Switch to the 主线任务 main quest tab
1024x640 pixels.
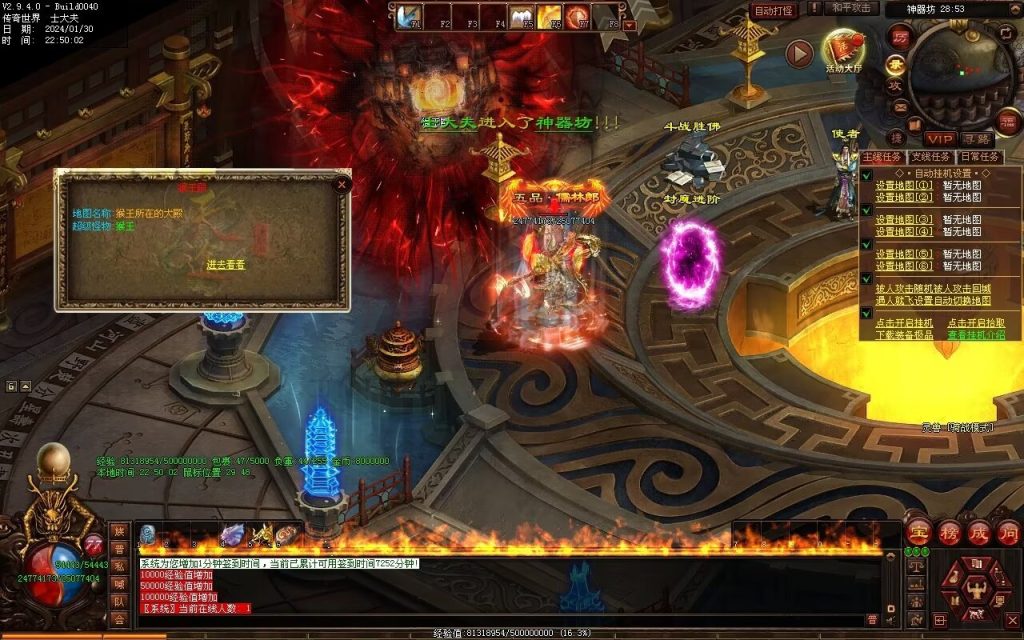click(883, 157)
